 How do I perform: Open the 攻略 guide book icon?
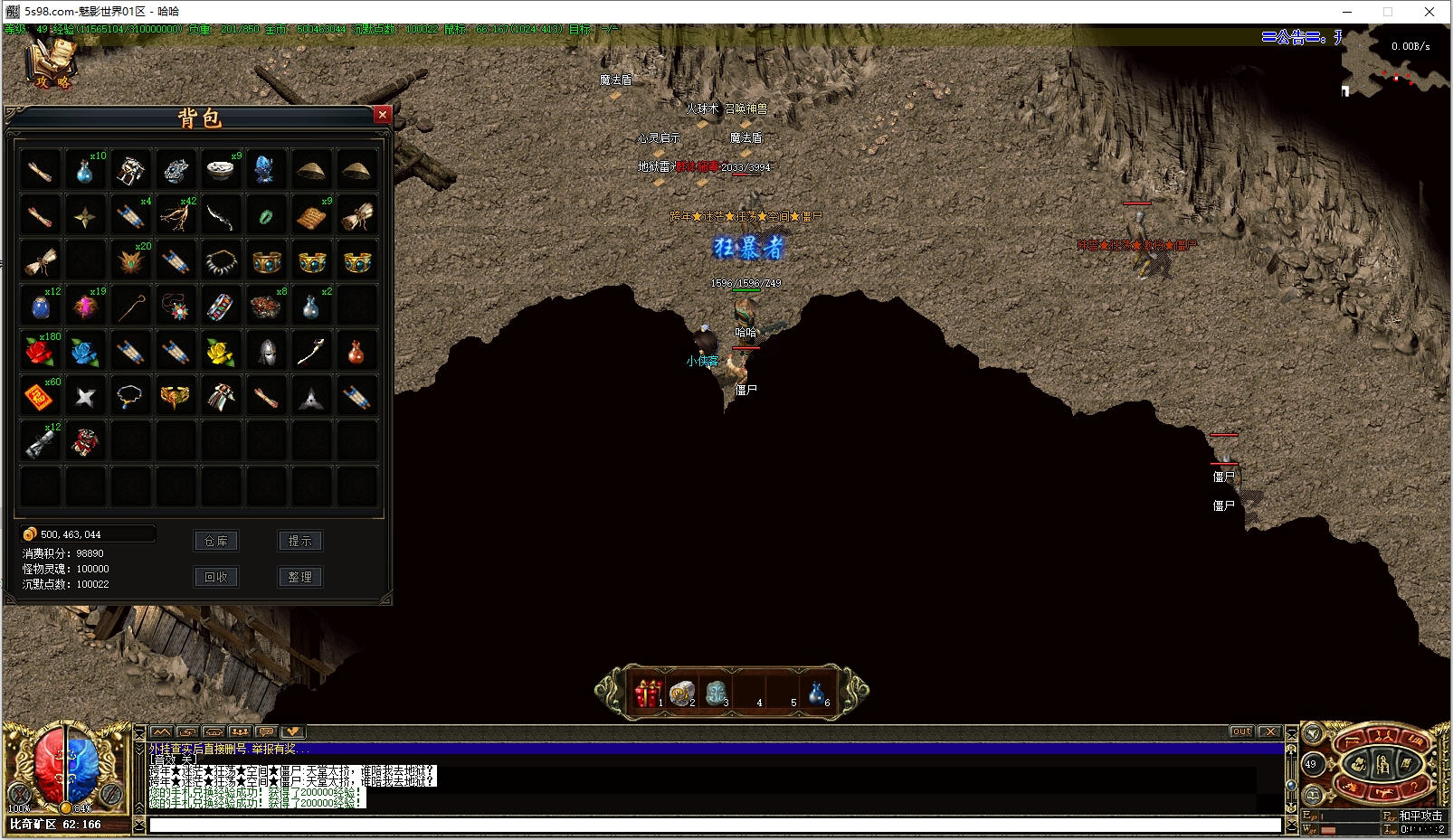coord(52,65)
